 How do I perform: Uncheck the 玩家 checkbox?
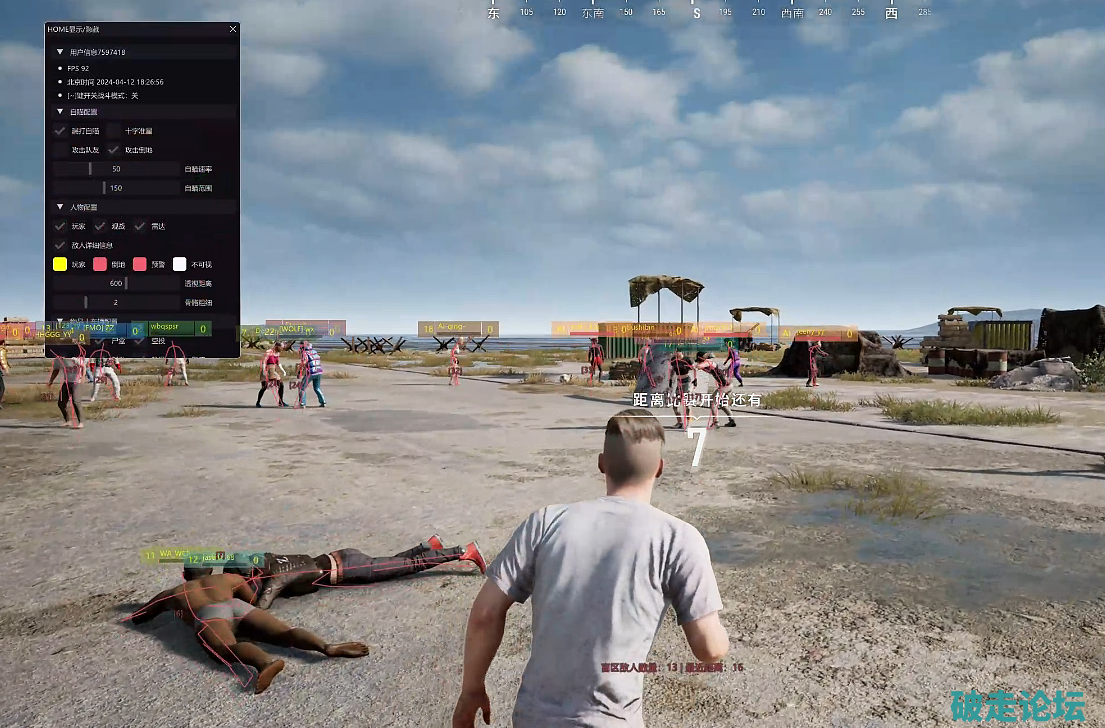[x=60, y=226]
